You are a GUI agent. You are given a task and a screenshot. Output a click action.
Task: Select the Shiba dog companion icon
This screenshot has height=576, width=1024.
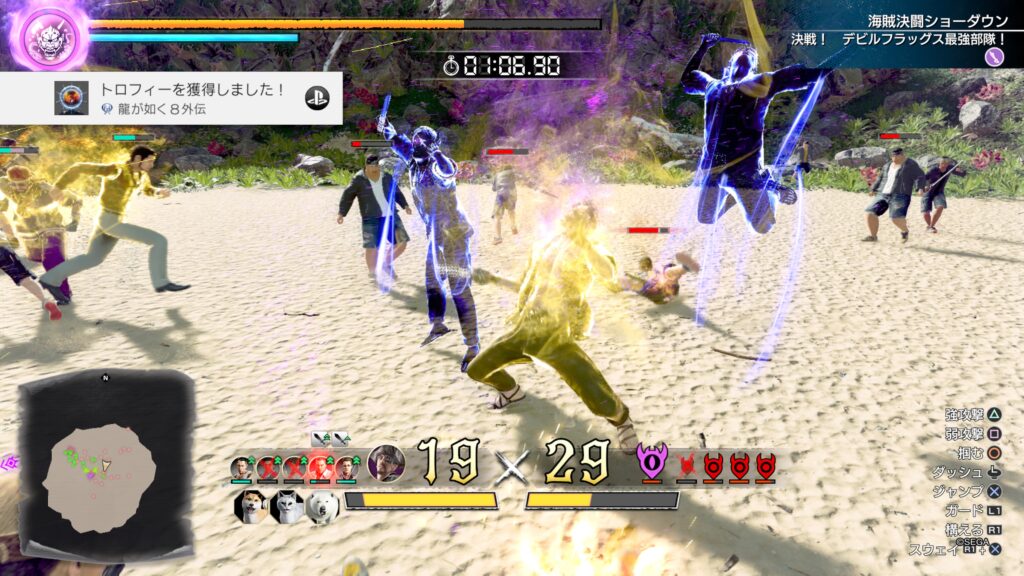click(249, 506)
